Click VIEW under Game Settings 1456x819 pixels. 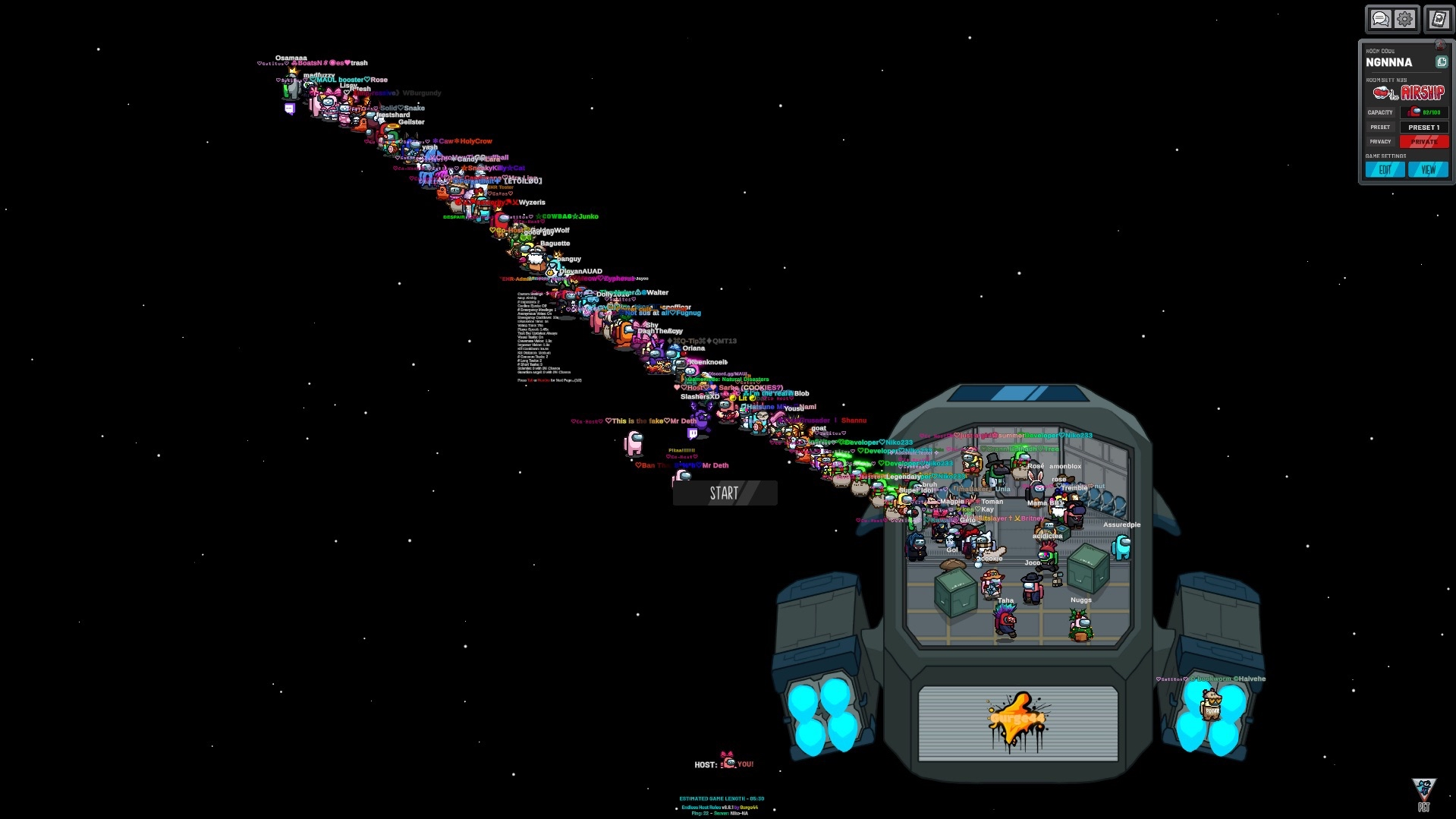tap(1429, 169)
